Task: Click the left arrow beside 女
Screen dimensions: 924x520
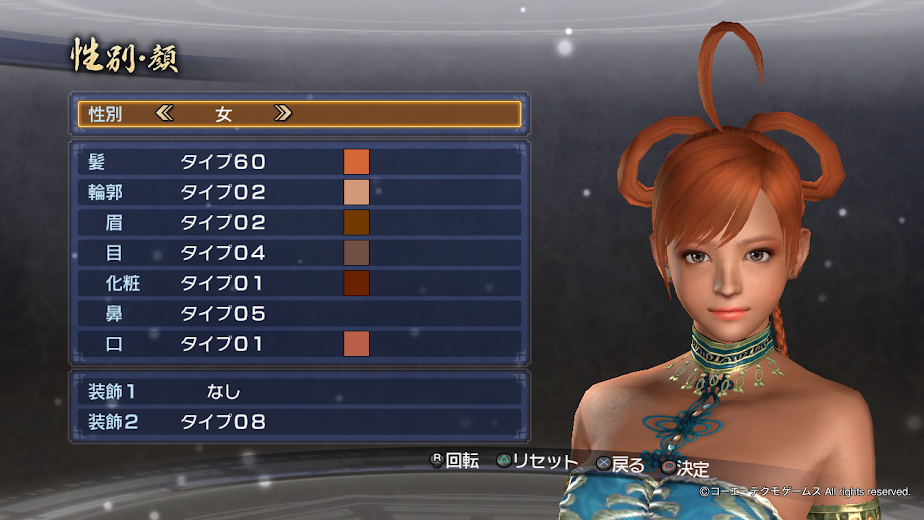Action: click(165, 114)
